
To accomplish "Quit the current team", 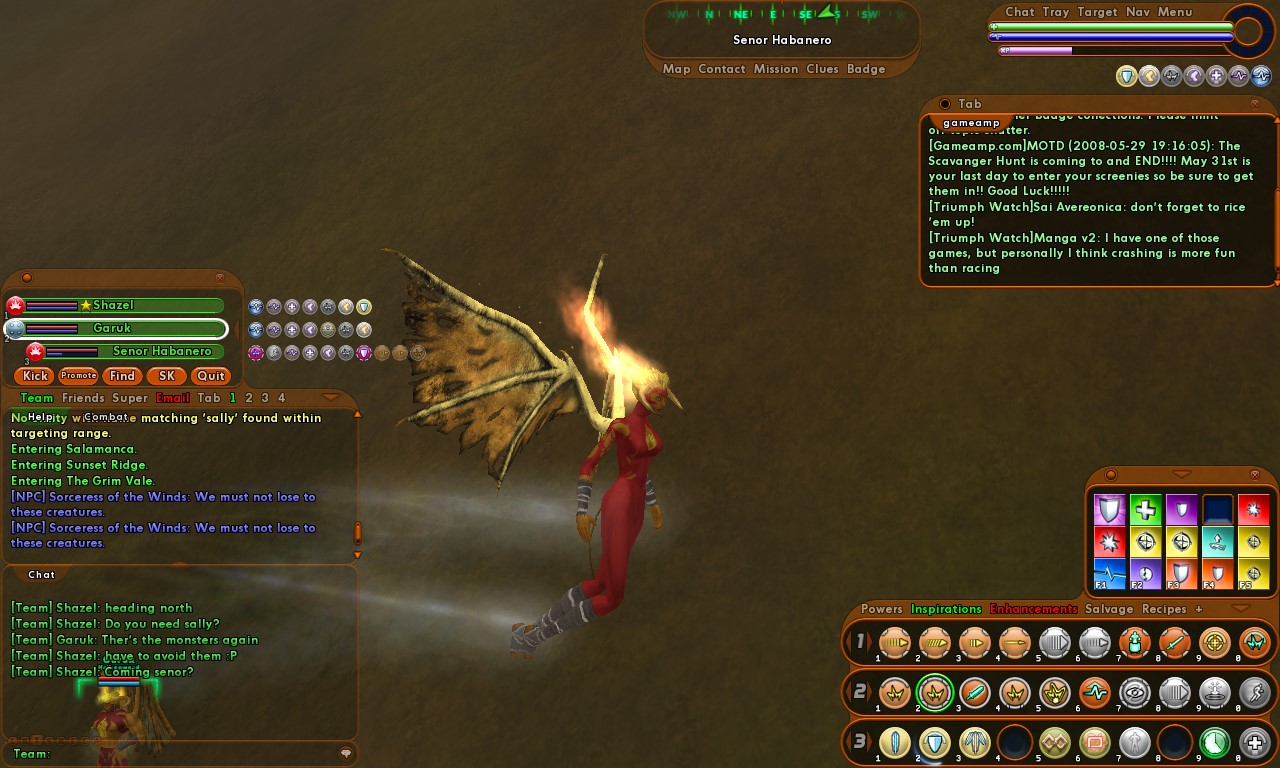I will click(x=211, y=376).
